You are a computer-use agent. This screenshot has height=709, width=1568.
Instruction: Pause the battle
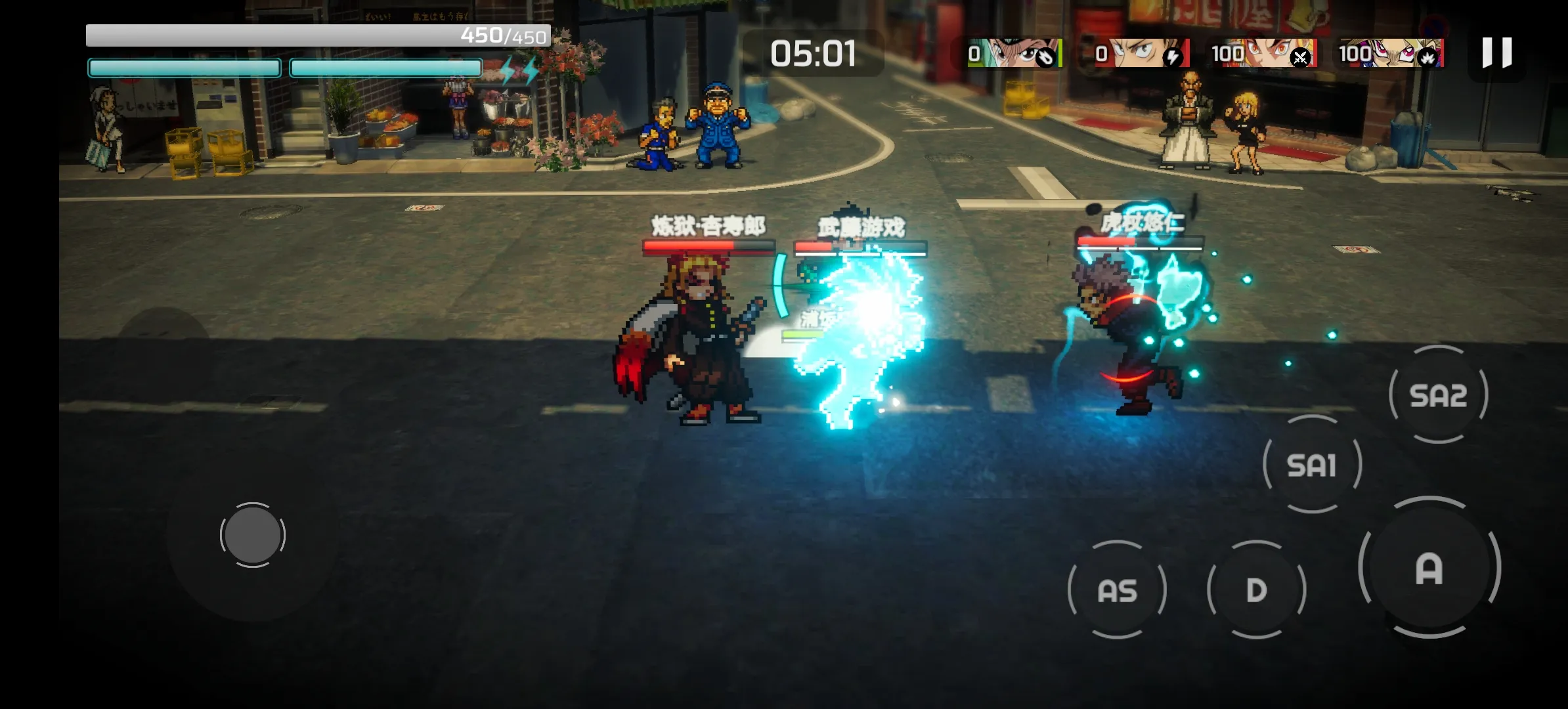1496,53
